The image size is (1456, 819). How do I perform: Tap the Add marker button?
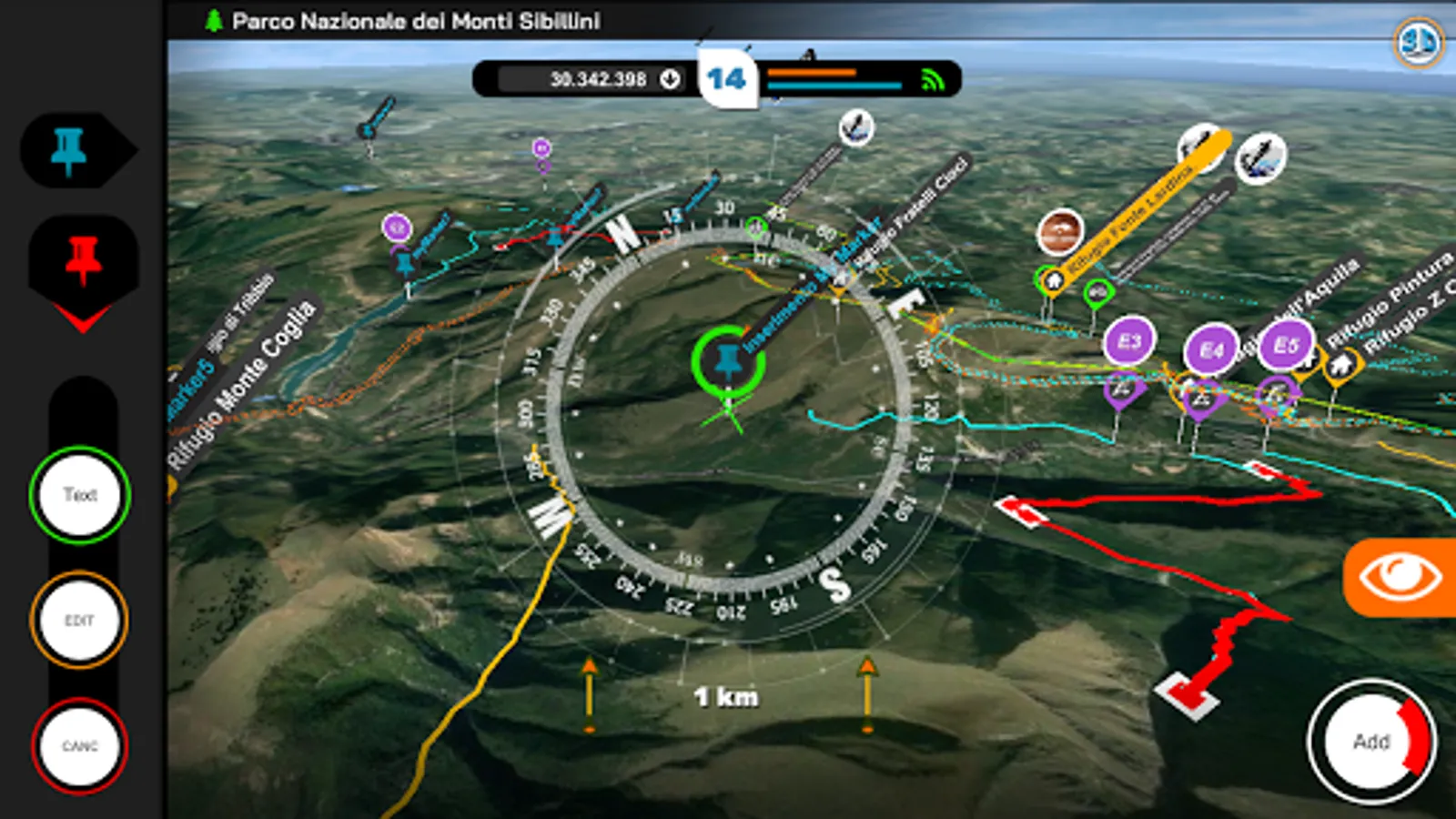point(1370,742)
